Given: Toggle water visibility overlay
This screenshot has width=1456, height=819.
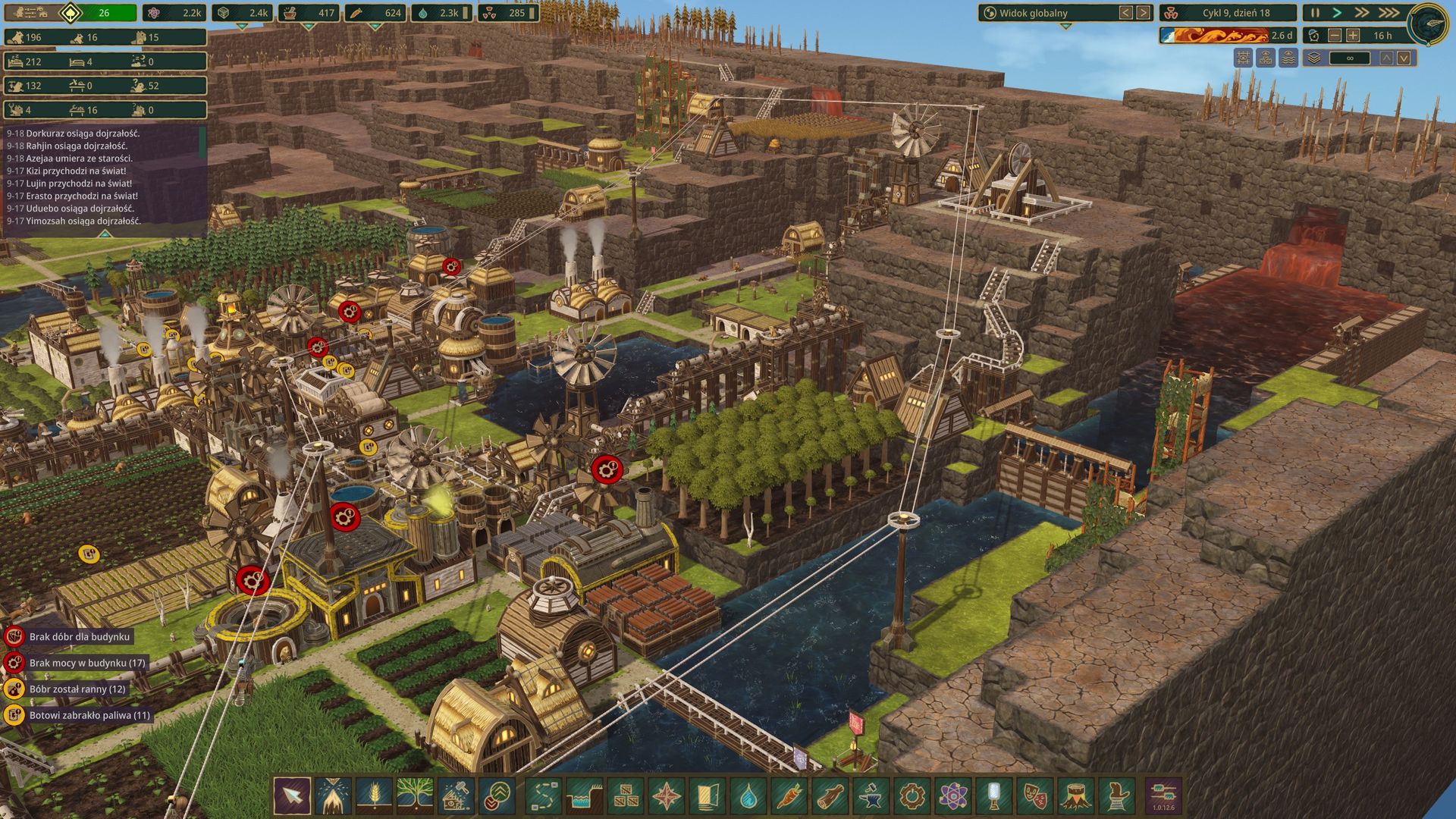Looking at the screenshot, I should [x=1288, y=58].
